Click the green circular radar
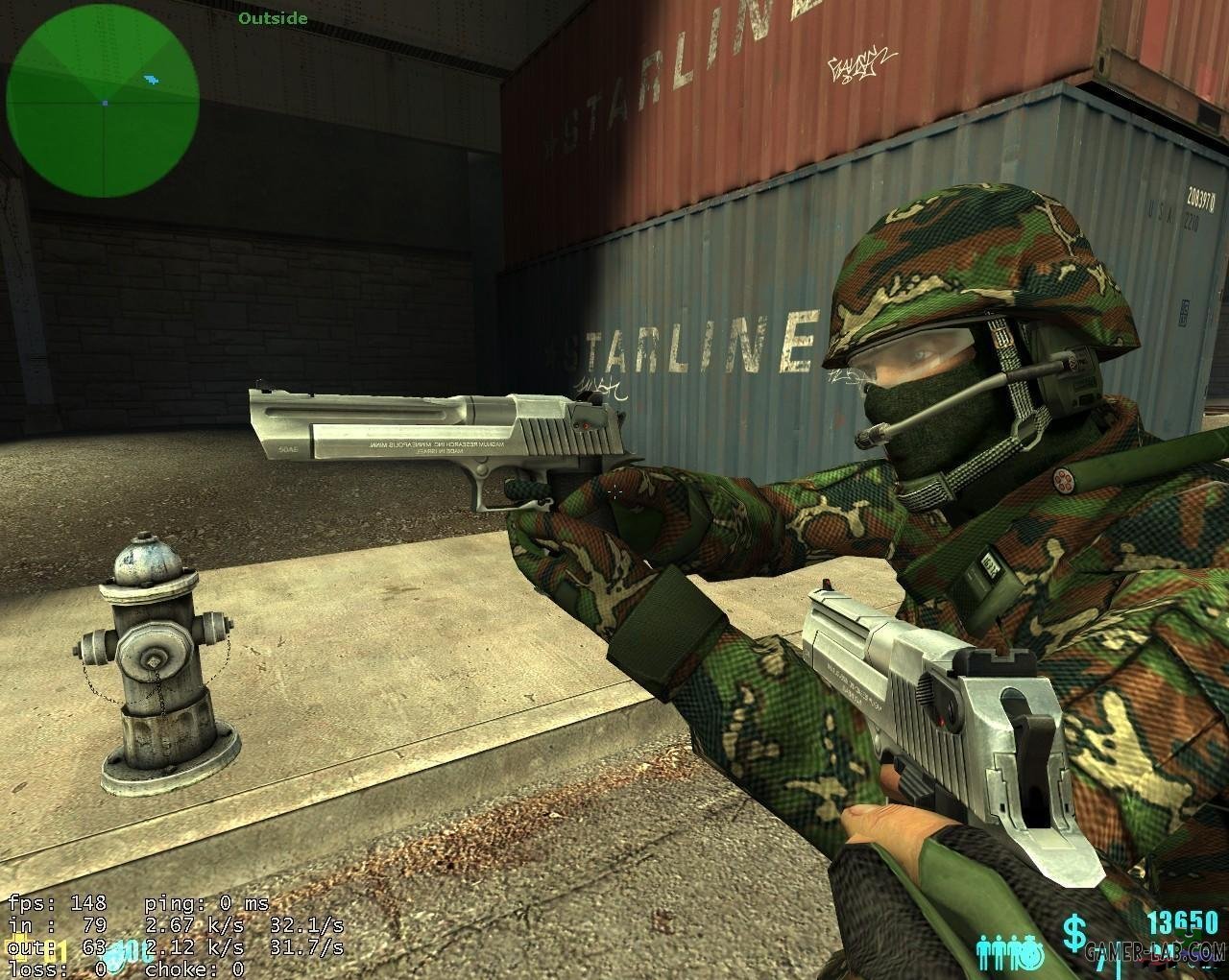1229x980 pixels. coord(103,100)
